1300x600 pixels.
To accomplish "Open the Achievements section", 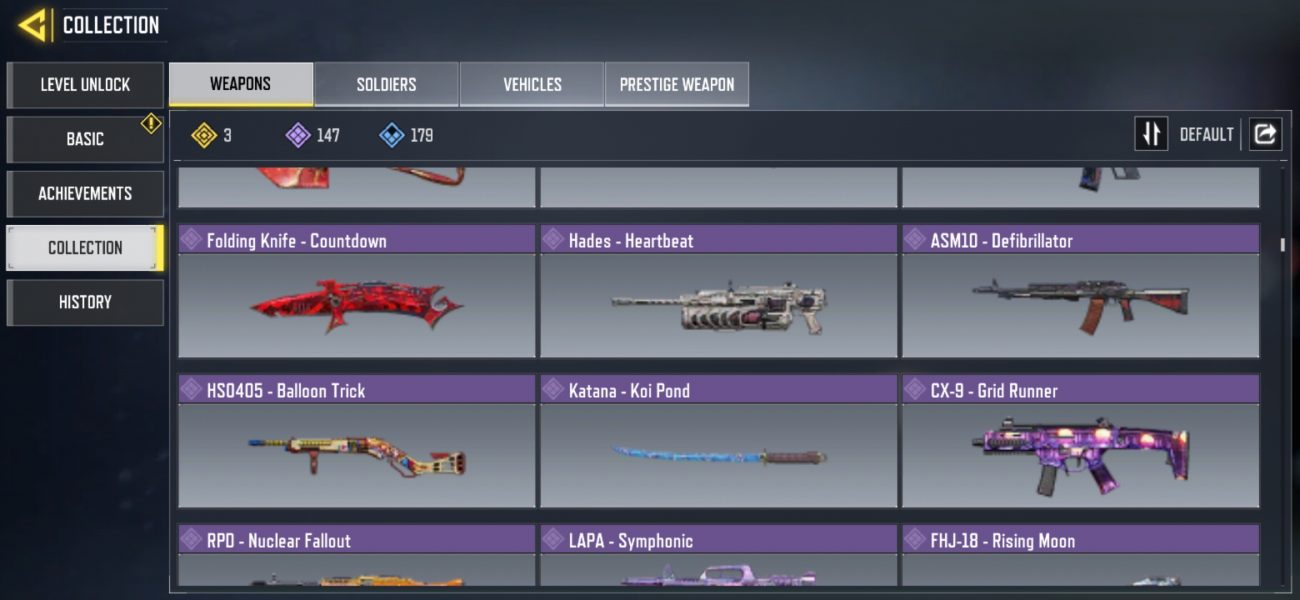I will tap(85, 193).
